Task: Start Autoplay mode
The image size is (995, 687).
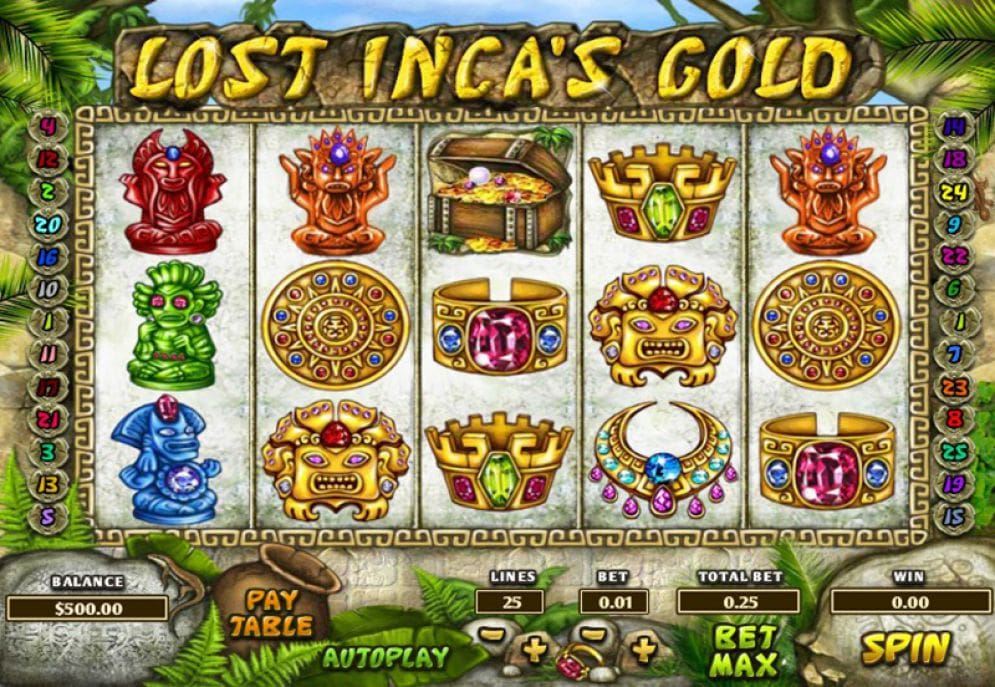Action: pos(386,658)
